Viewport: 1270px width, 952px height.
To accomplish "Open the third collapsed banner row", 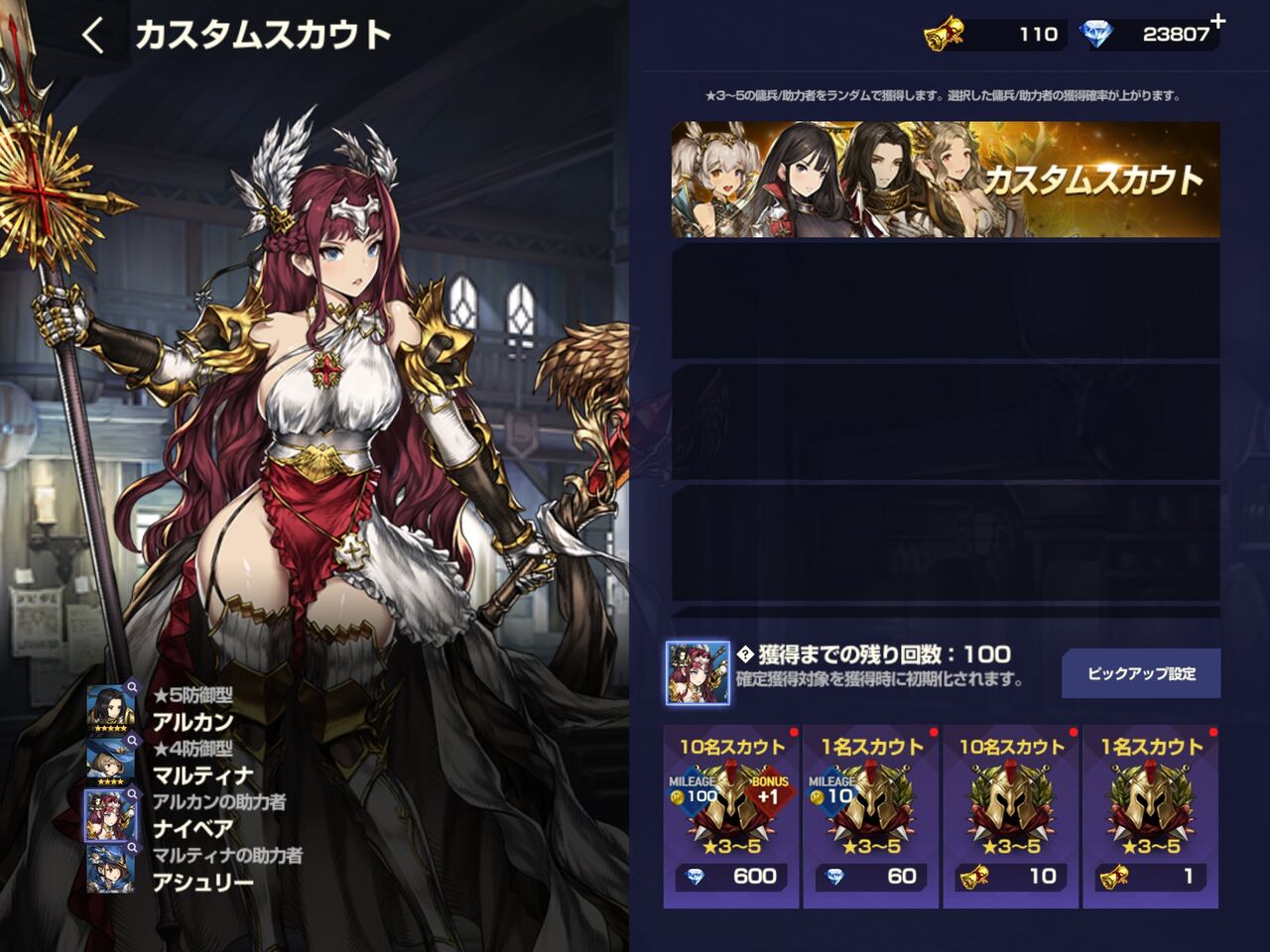I will 950,419.
